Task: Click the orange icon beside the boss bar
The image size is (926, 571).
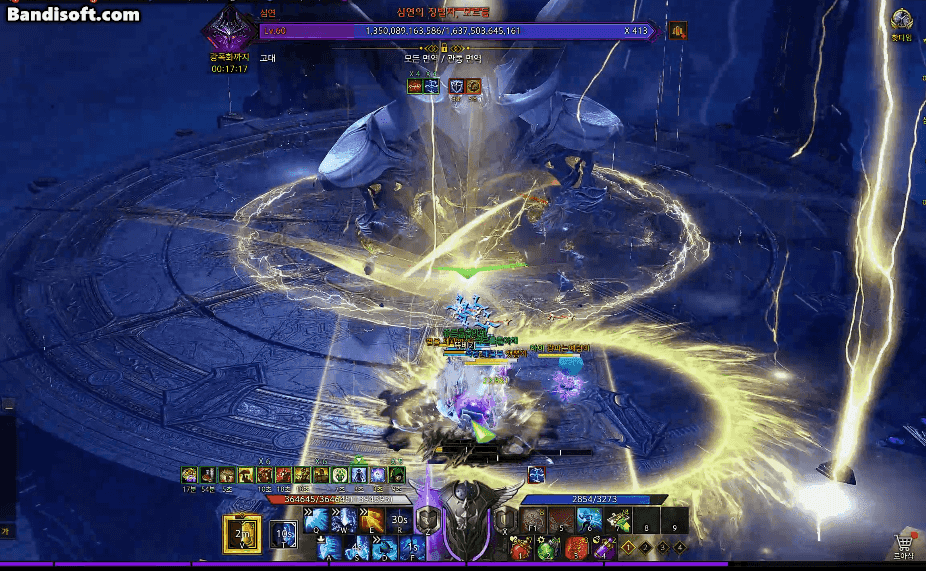Action: (x=678, y=31)
